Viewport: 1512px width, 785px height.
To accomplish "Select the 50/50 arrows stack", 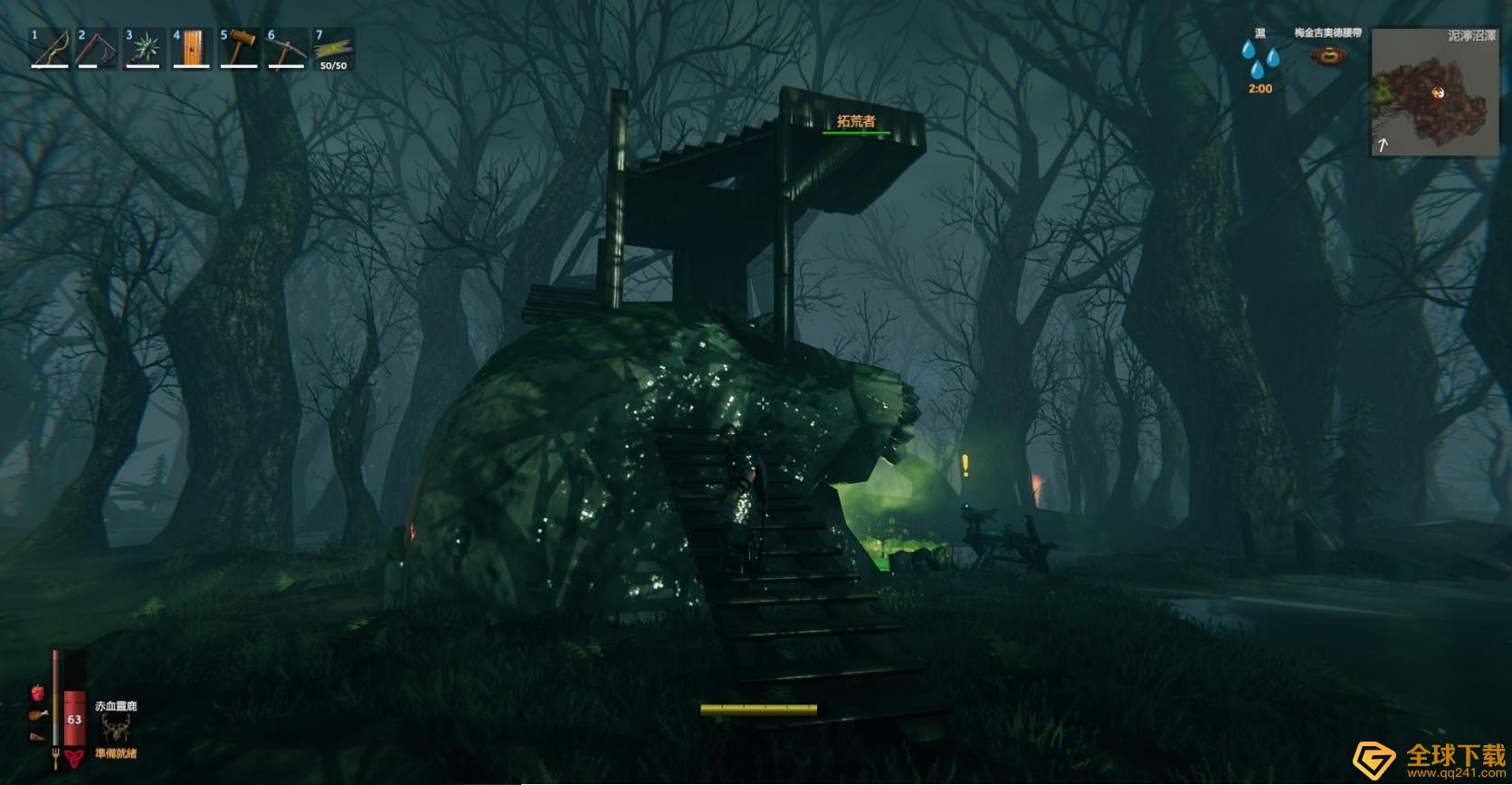I will pos(333,50).
